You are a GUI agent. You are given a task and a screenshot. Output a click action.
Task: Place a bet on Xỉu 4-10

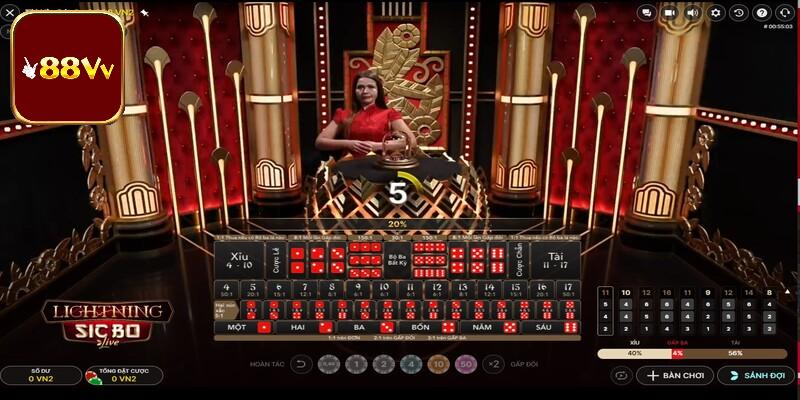(x=239, y=259)
